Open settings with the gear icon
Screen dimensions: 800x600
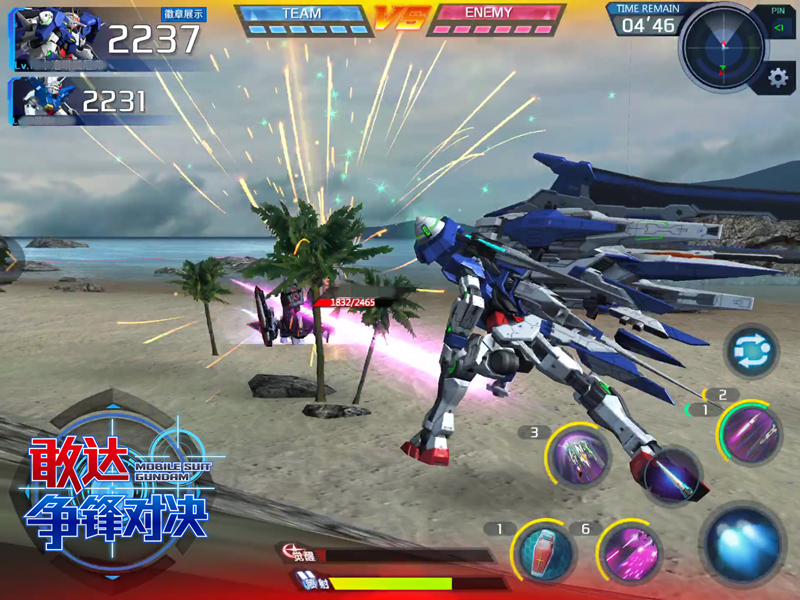(x=777, y=78)
